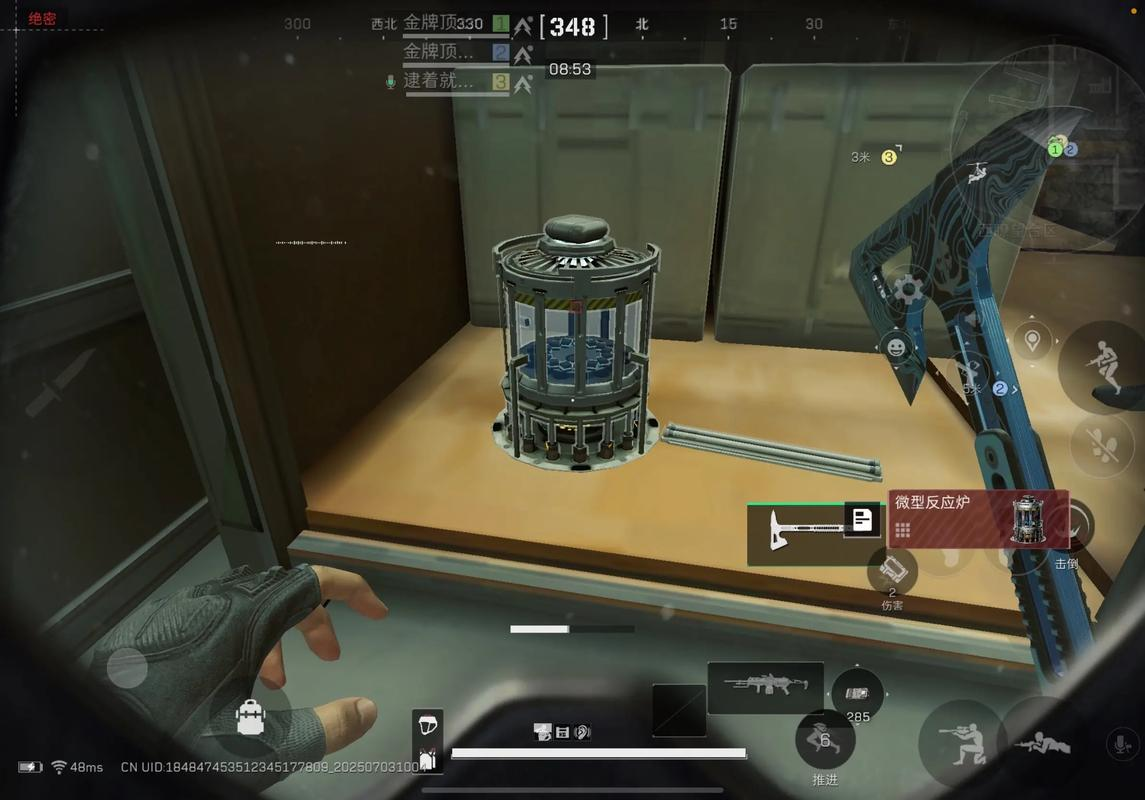Open the helmet and armor status panel
This screenshot has height=800, width=1145.
[x=427, y=741]
